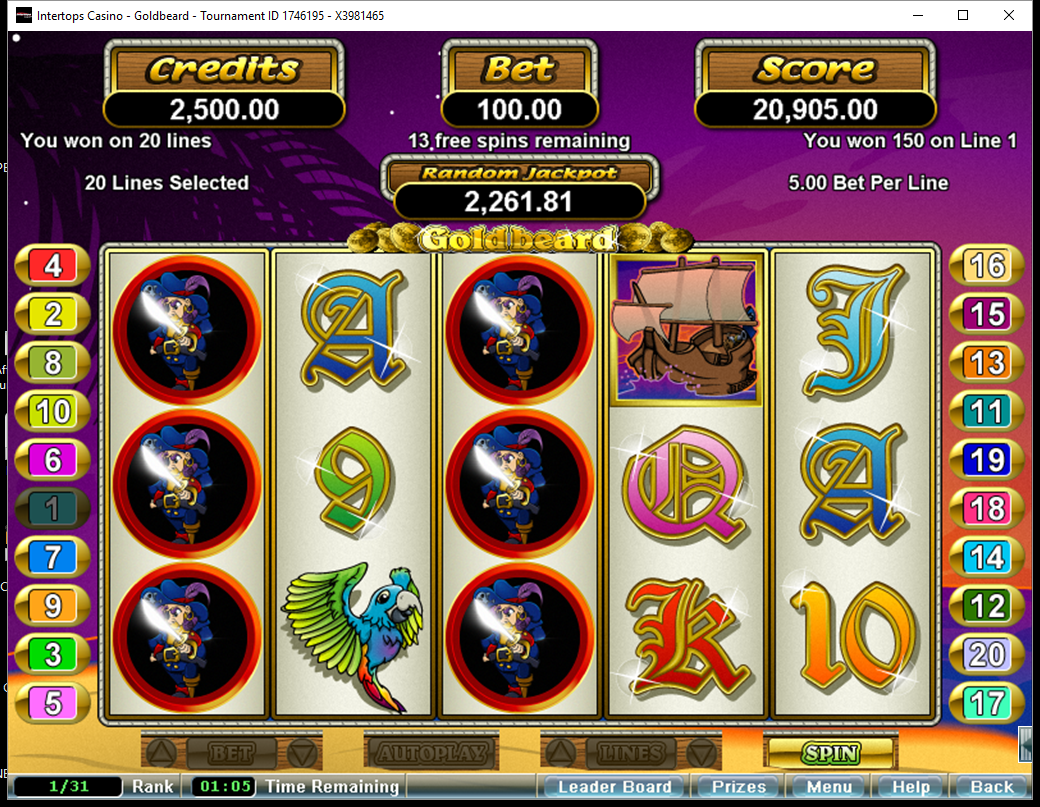Start Autoplay mode
Image resolution: width=1040 pixels, height=807 pixels.
pos(432,752)
